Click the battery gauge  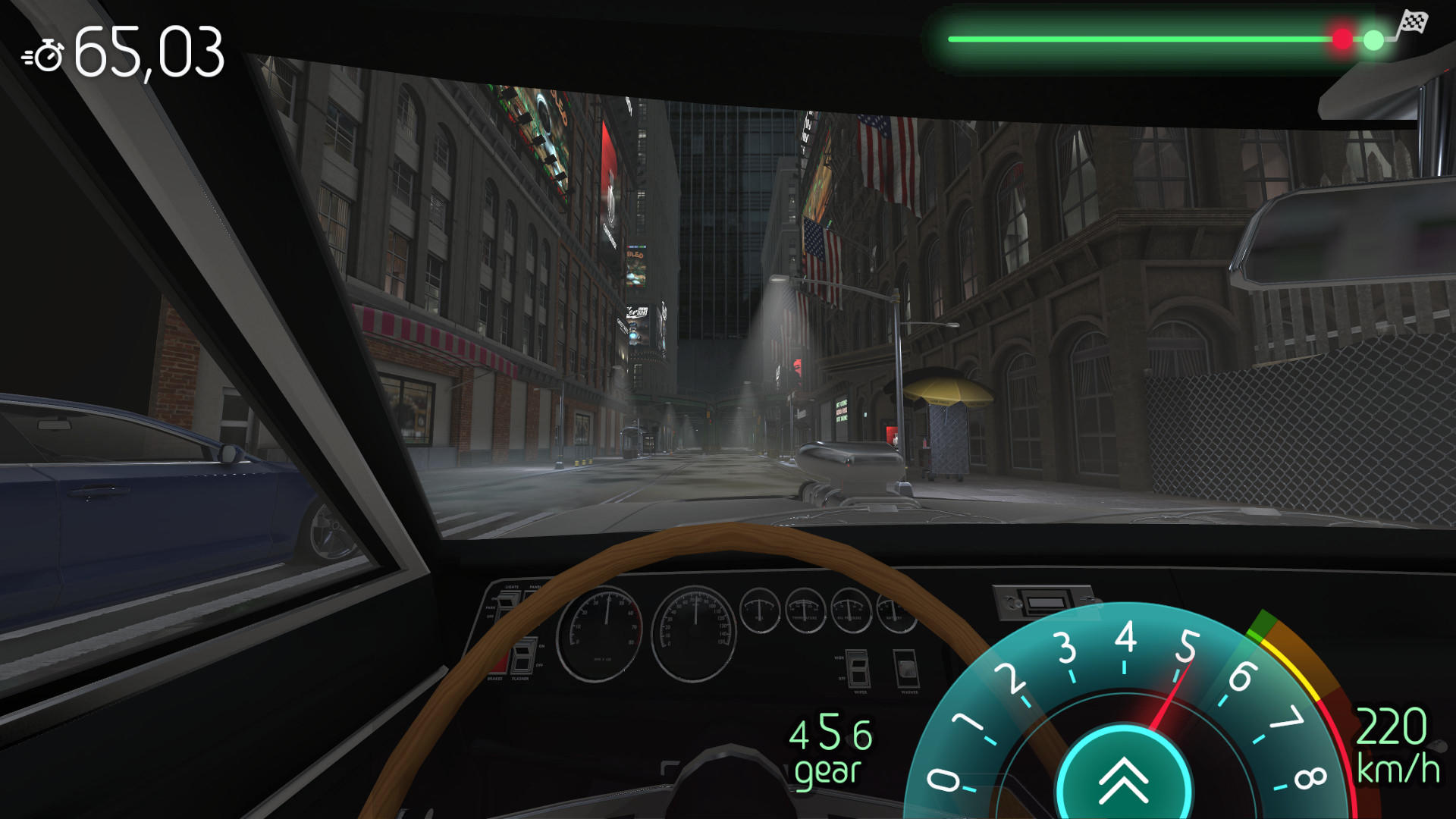(892, 610)
